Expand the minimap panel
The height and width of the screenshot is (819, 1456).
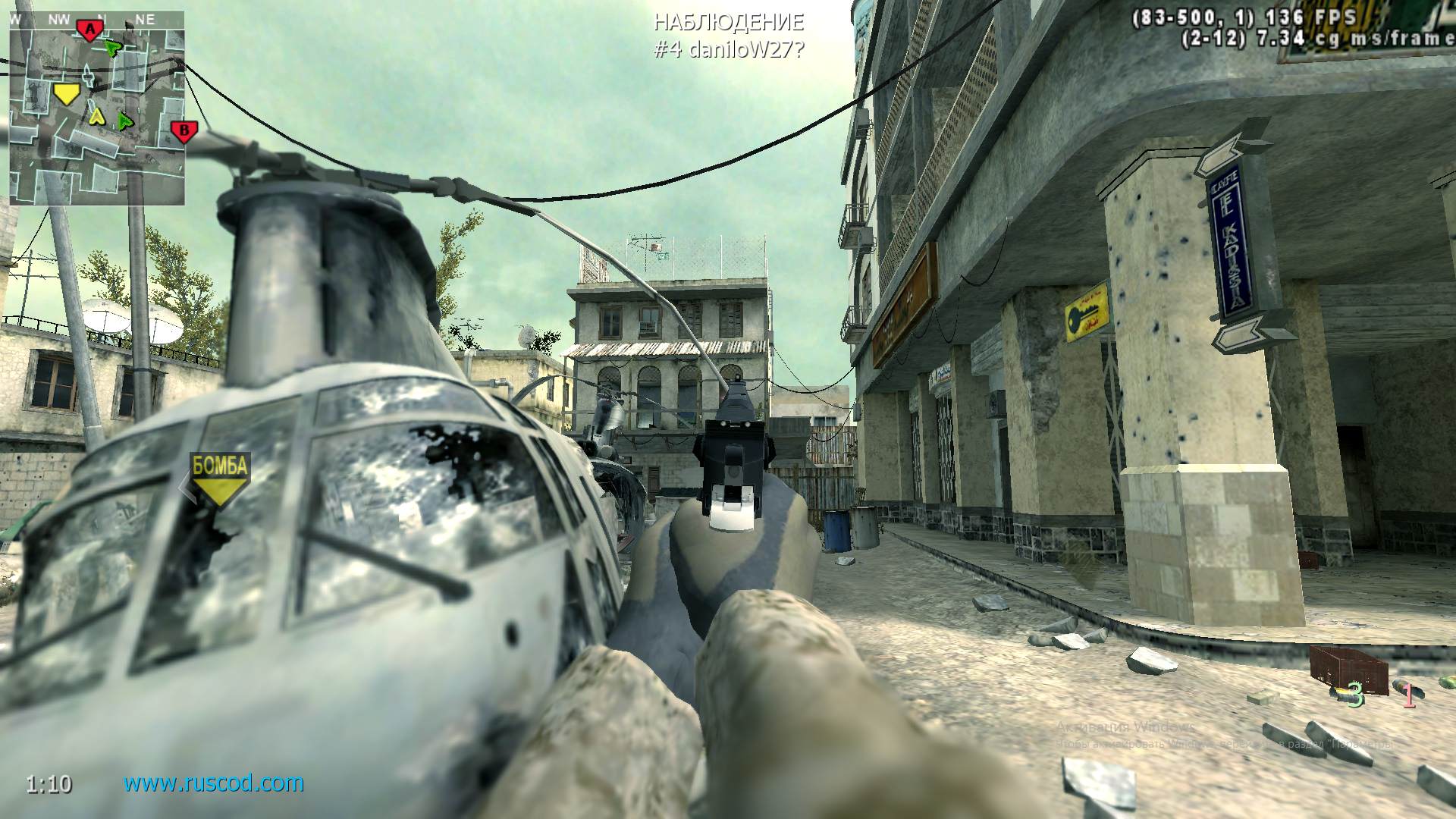click(96, 110)
